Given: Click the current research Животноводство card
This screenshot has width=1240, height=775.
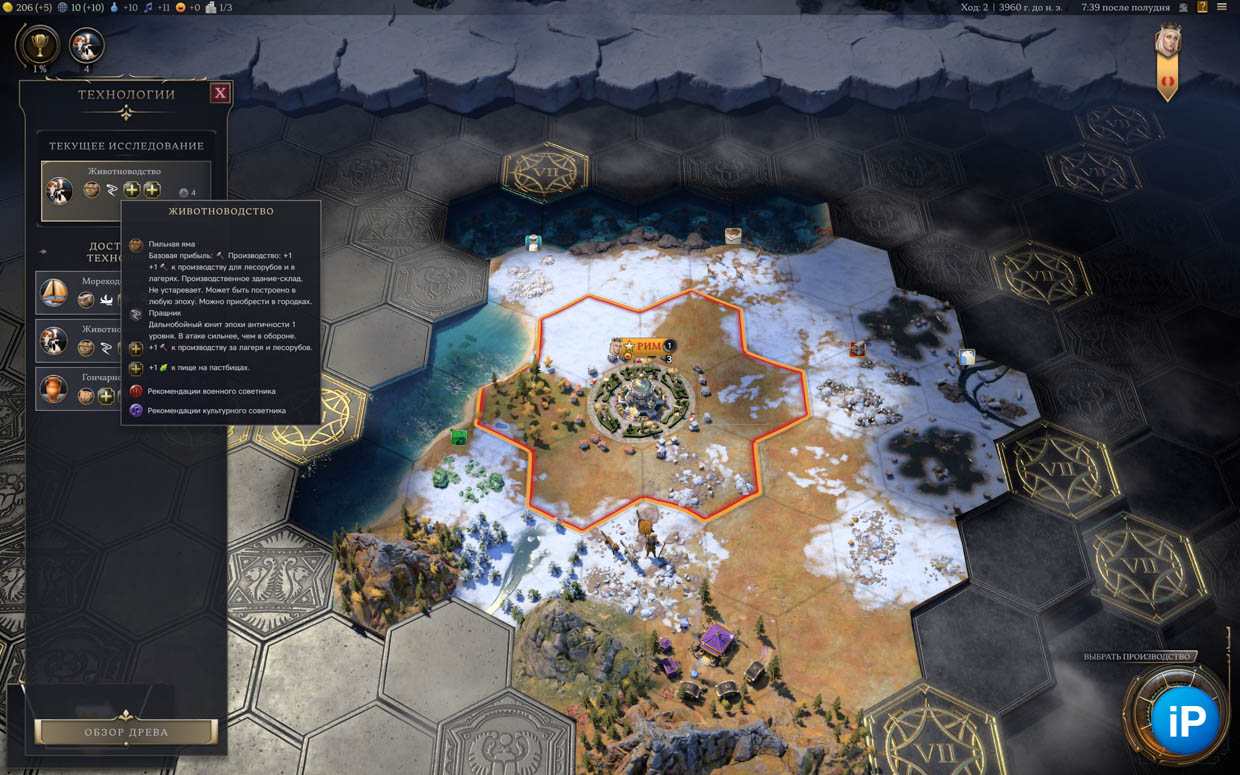Looking at the screenshot, I should 125,190.
